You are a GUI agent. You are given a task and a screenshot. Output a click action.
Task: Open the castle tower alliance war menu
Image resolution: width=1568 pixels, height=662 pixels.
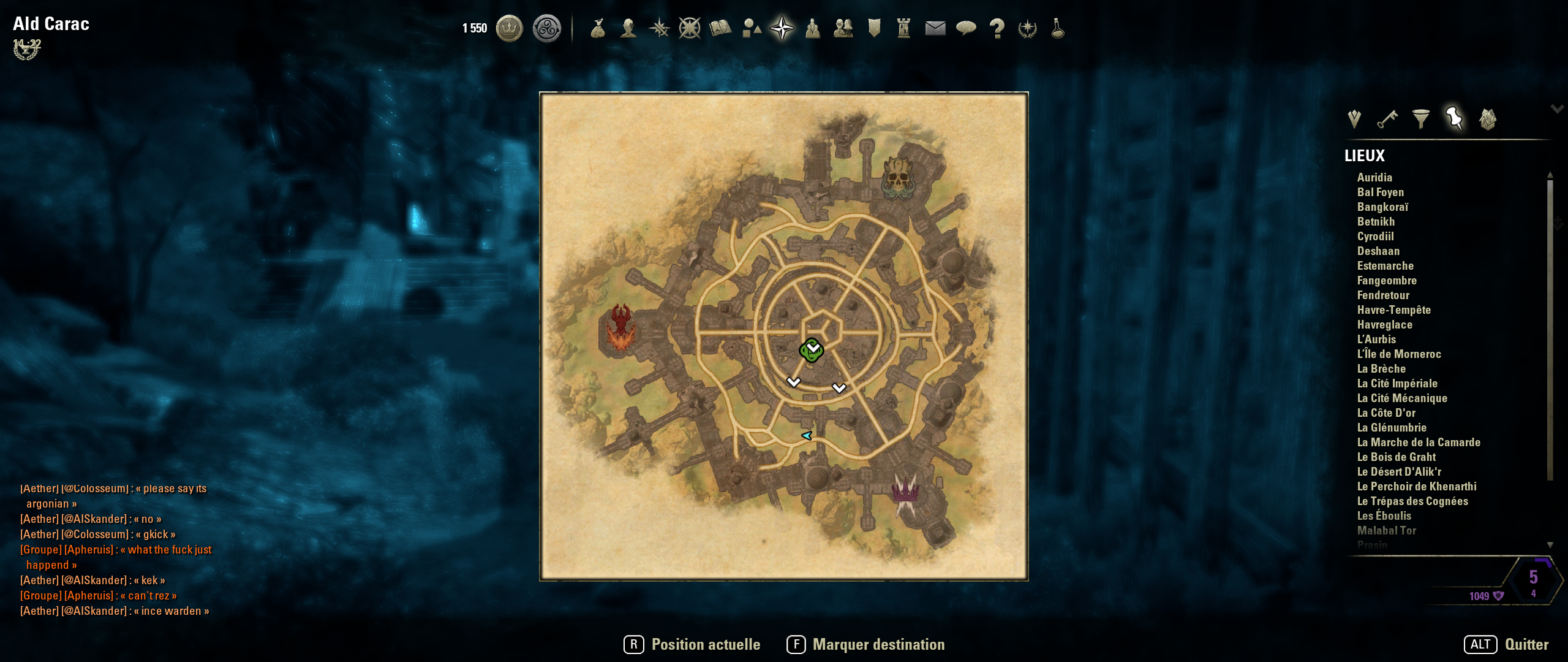point(904,28)
